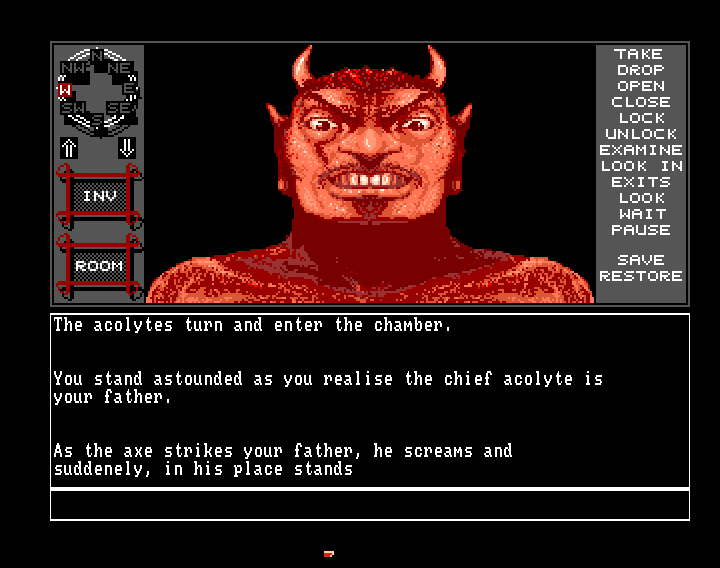Choose the TAKE verb
720x568 pixels.
(x=640, y=54)
